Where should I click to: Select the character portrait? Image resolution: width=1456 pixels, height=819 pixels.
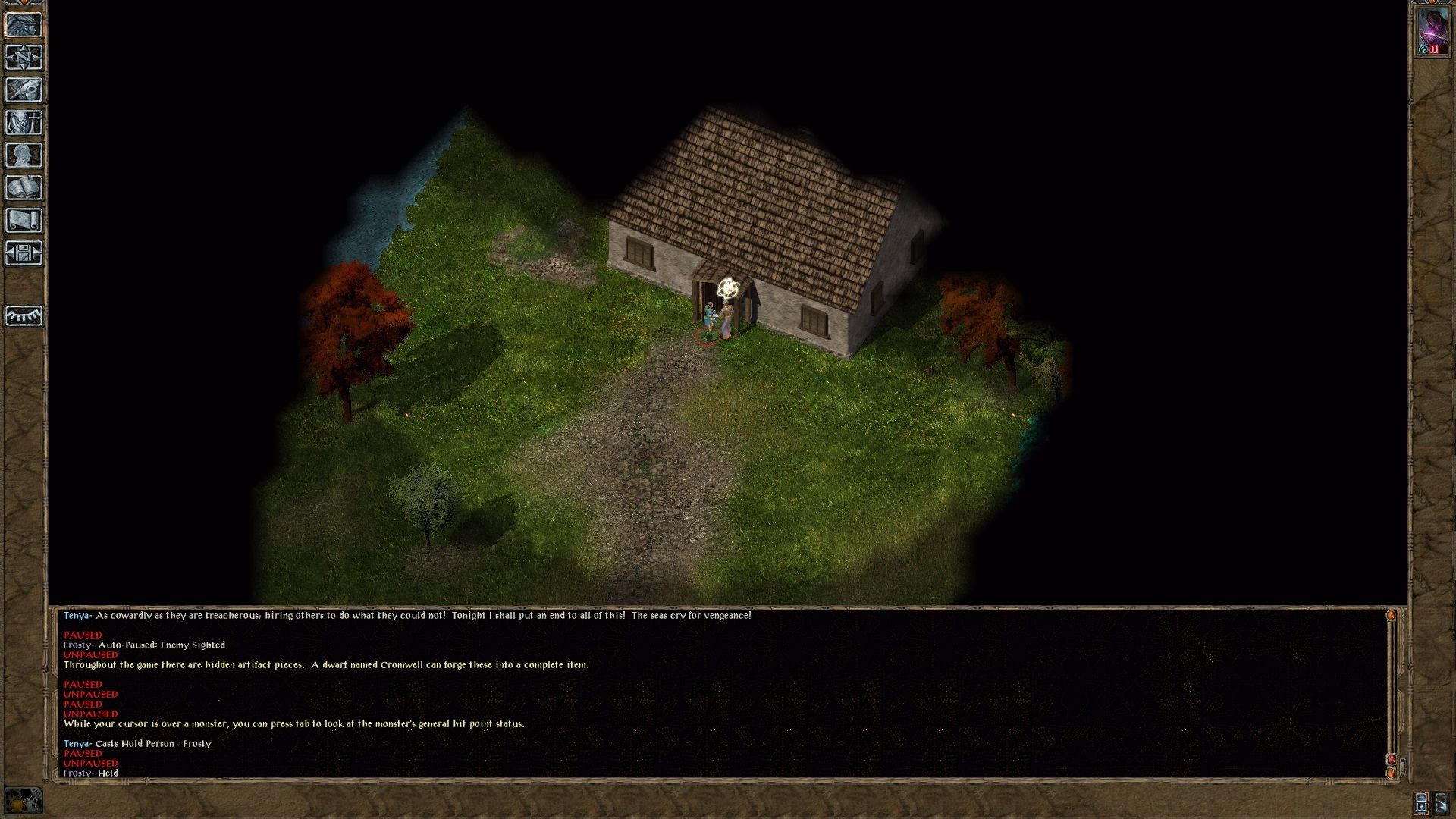point(1432,31)
